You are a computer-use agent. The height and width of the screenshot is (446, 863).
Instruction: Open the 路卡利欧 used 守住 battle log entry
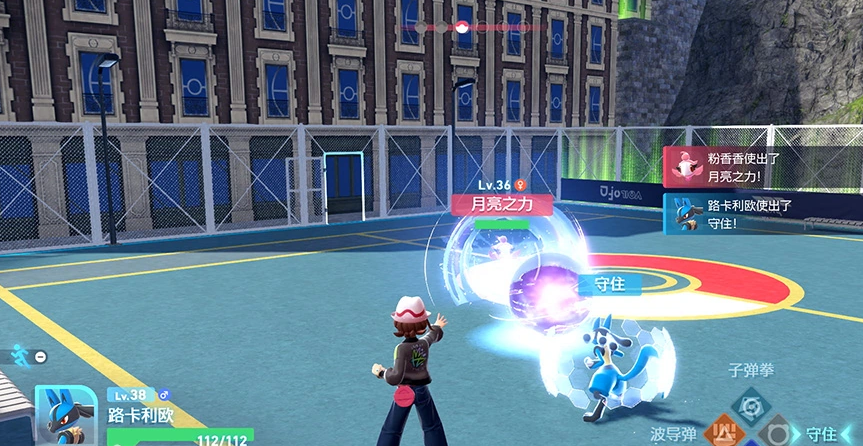coord(762,215)
